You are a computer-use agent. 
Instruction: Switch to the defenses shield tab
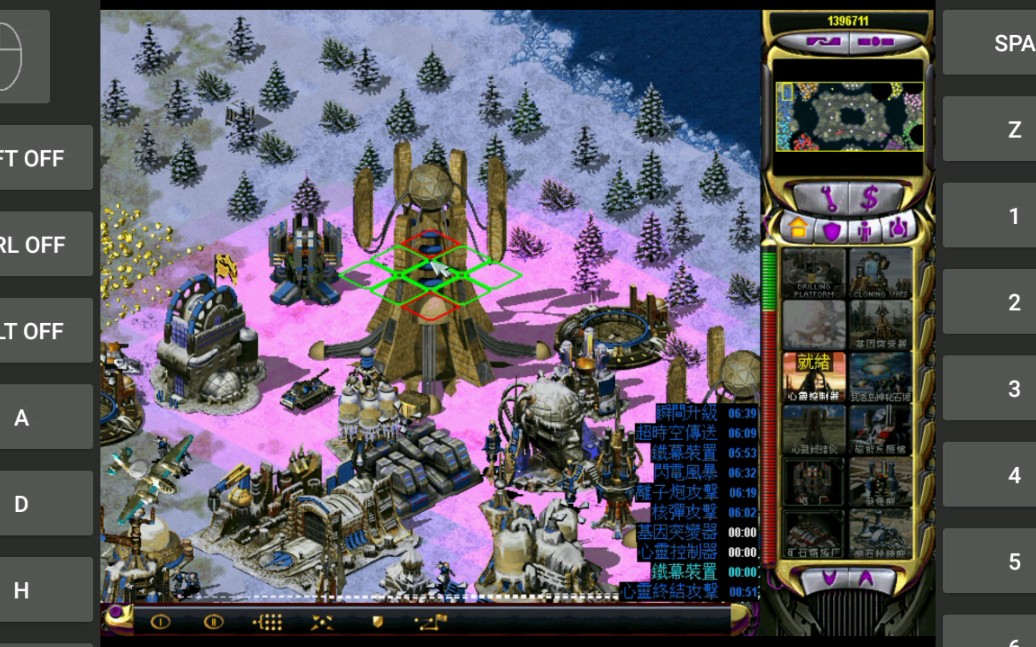tap(832, 229)
